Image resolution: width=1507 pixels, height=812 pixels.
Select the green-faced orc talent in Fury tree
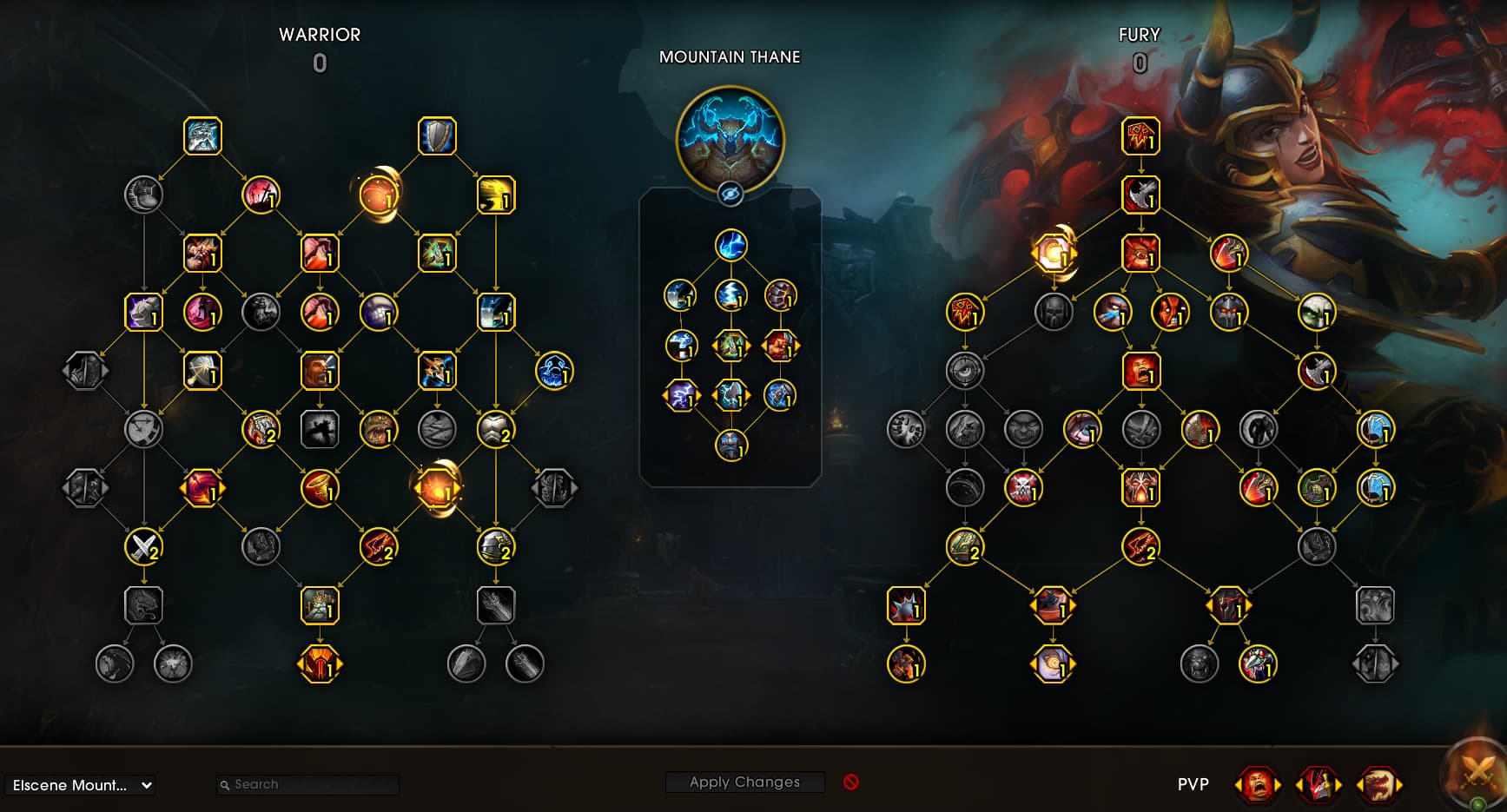click(1317, 313)
